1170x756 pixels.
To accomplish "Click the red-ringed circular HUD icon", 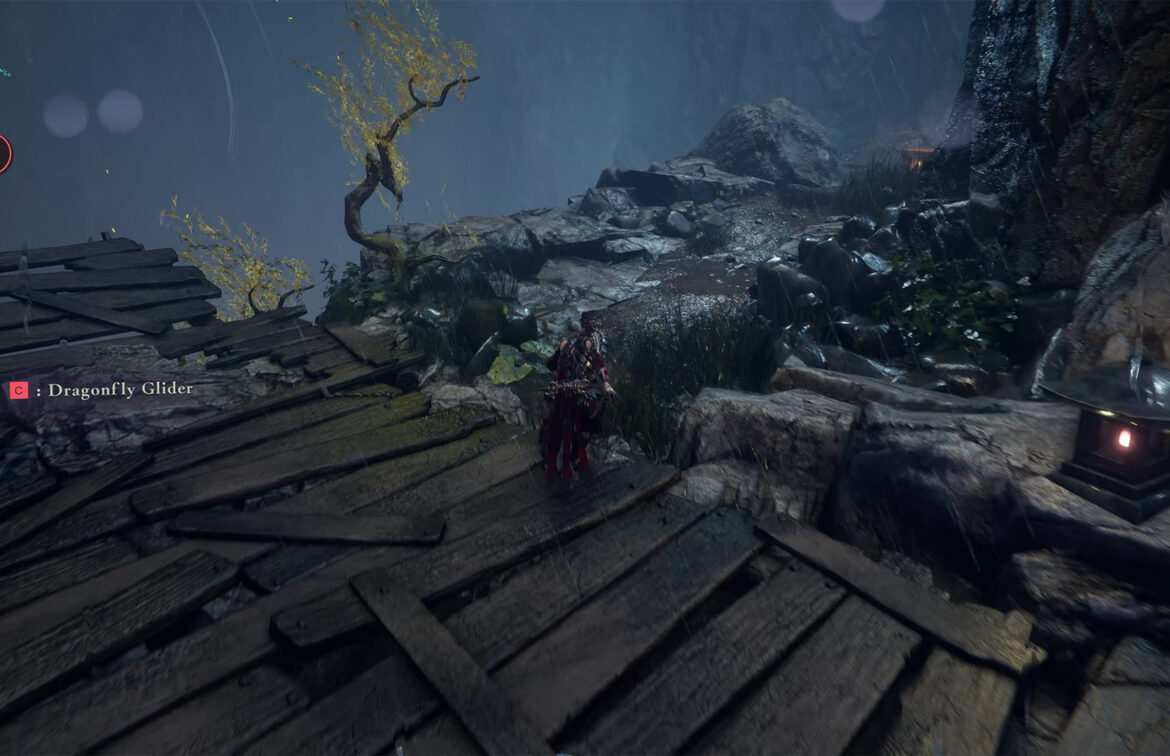I will click(3, 154).
